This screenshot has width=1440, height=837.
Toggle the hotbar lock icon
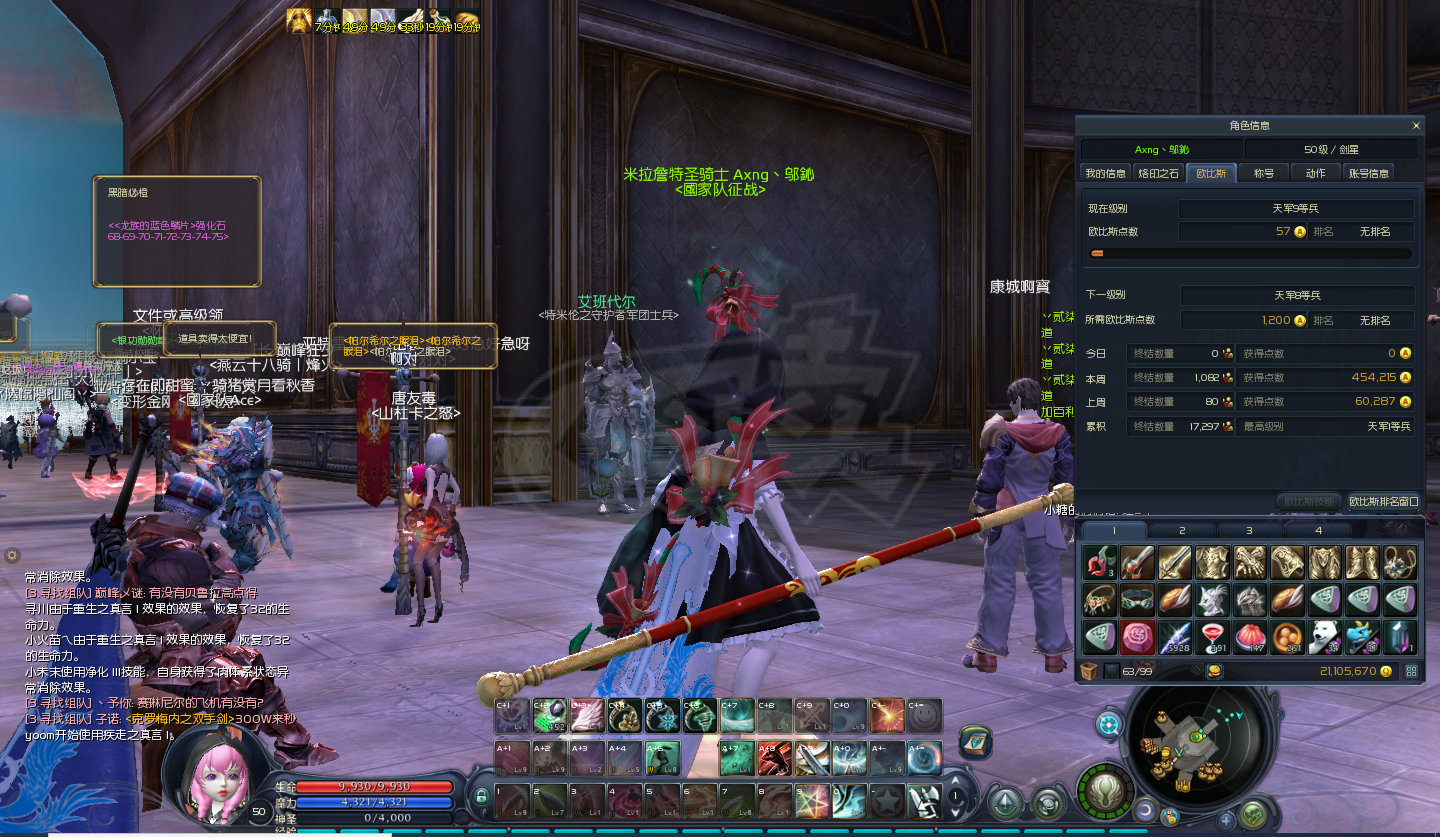click(x=481, y=797)
